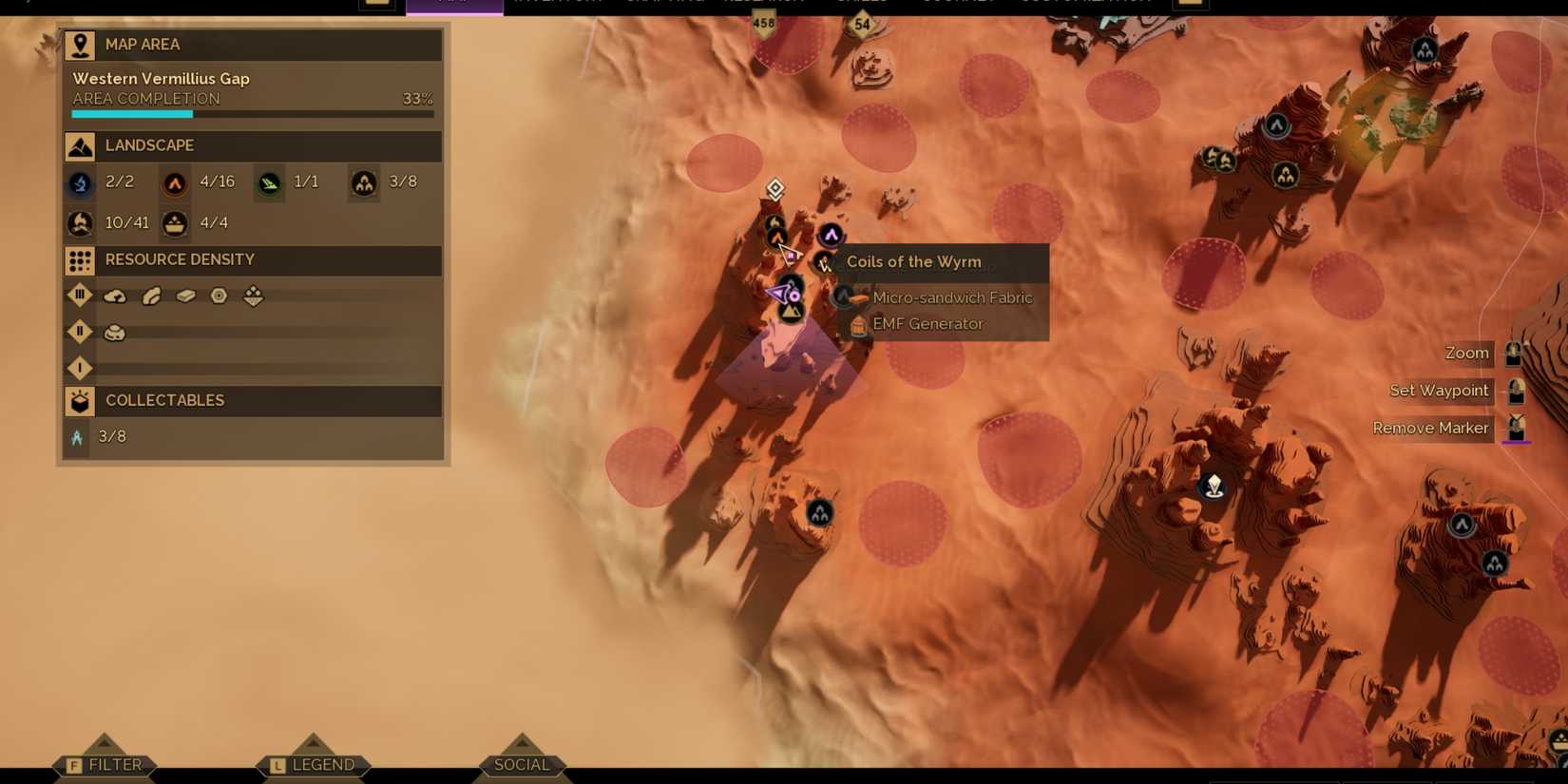The width and height of the screenshot is (1568, 784).
Task: Click the Map Area location pin icon
Action: pos(79,44)
